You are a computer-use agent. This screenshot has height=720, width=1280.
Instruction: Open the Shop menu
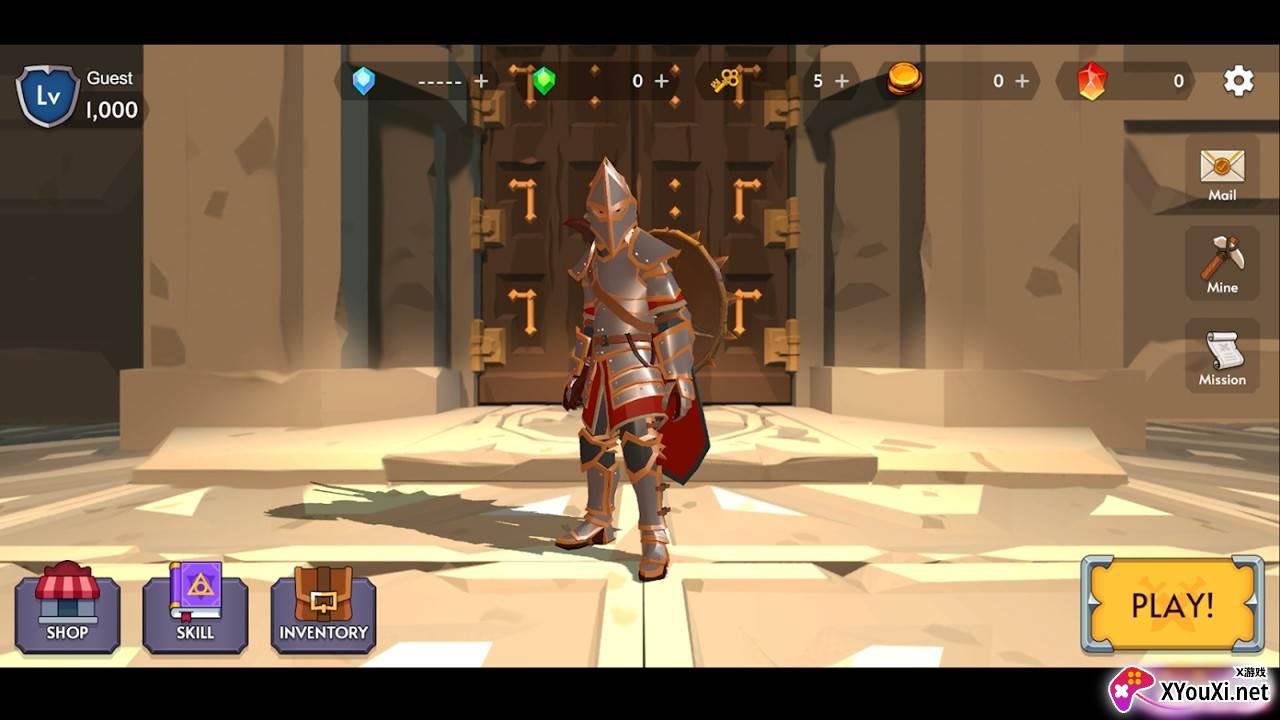(x=67, y=608)
